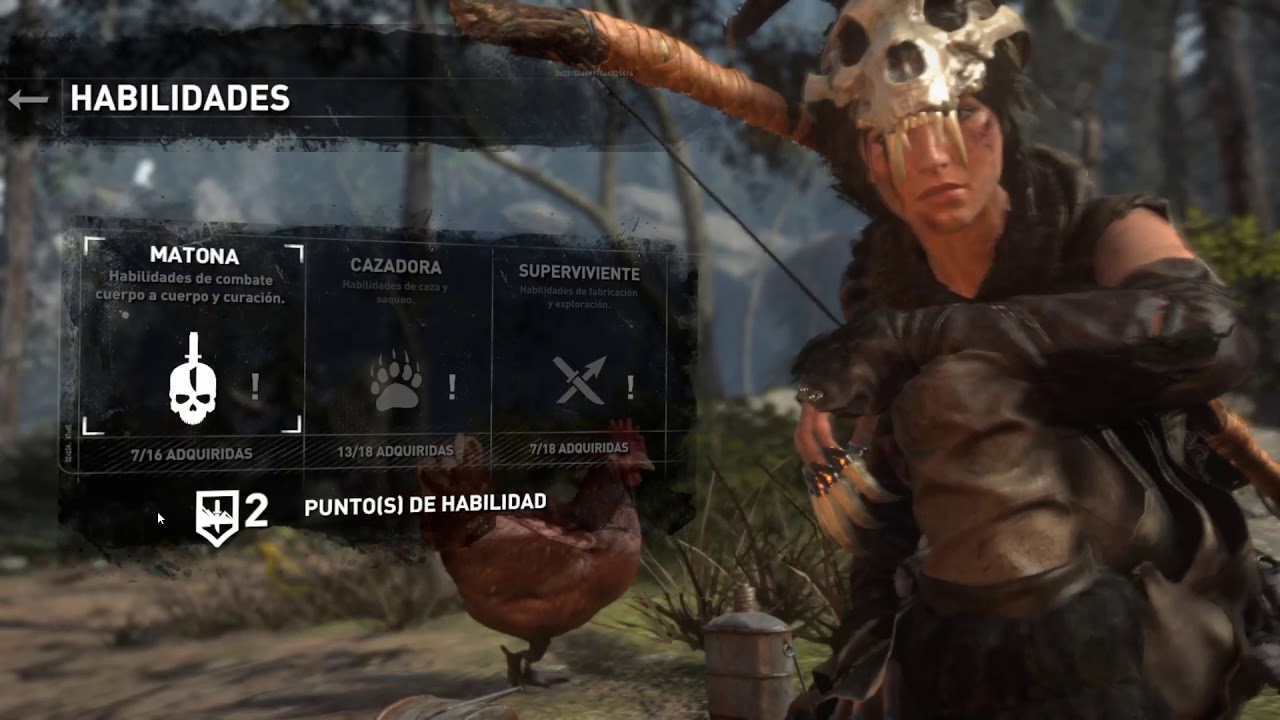This screenshot has height=720, width=1280.
Task: Go back using the arrow beside Habilidades
Action: 28,99
